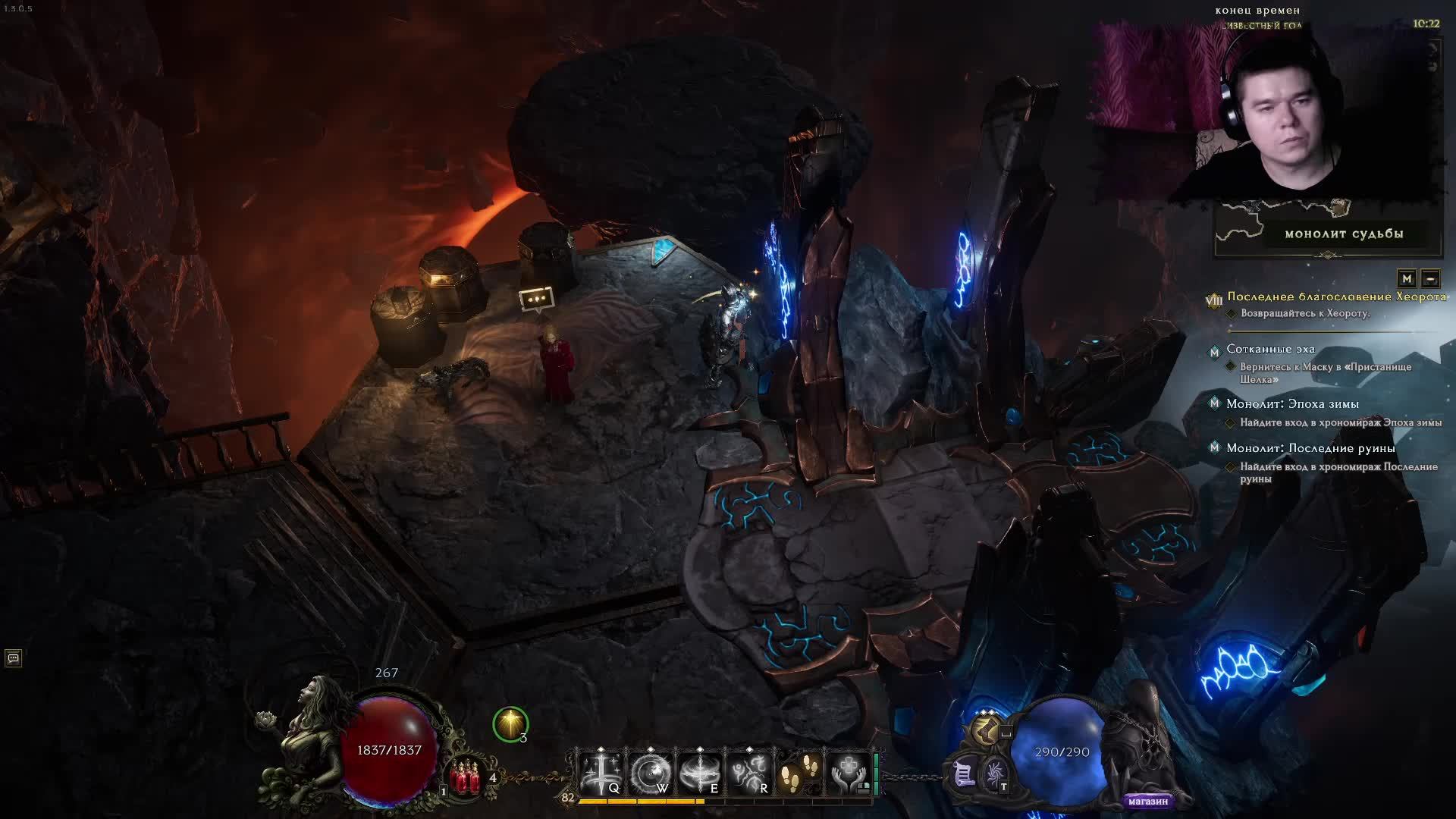
Task: Cast the ring burst skill on E
Action: tap(700, 773)
